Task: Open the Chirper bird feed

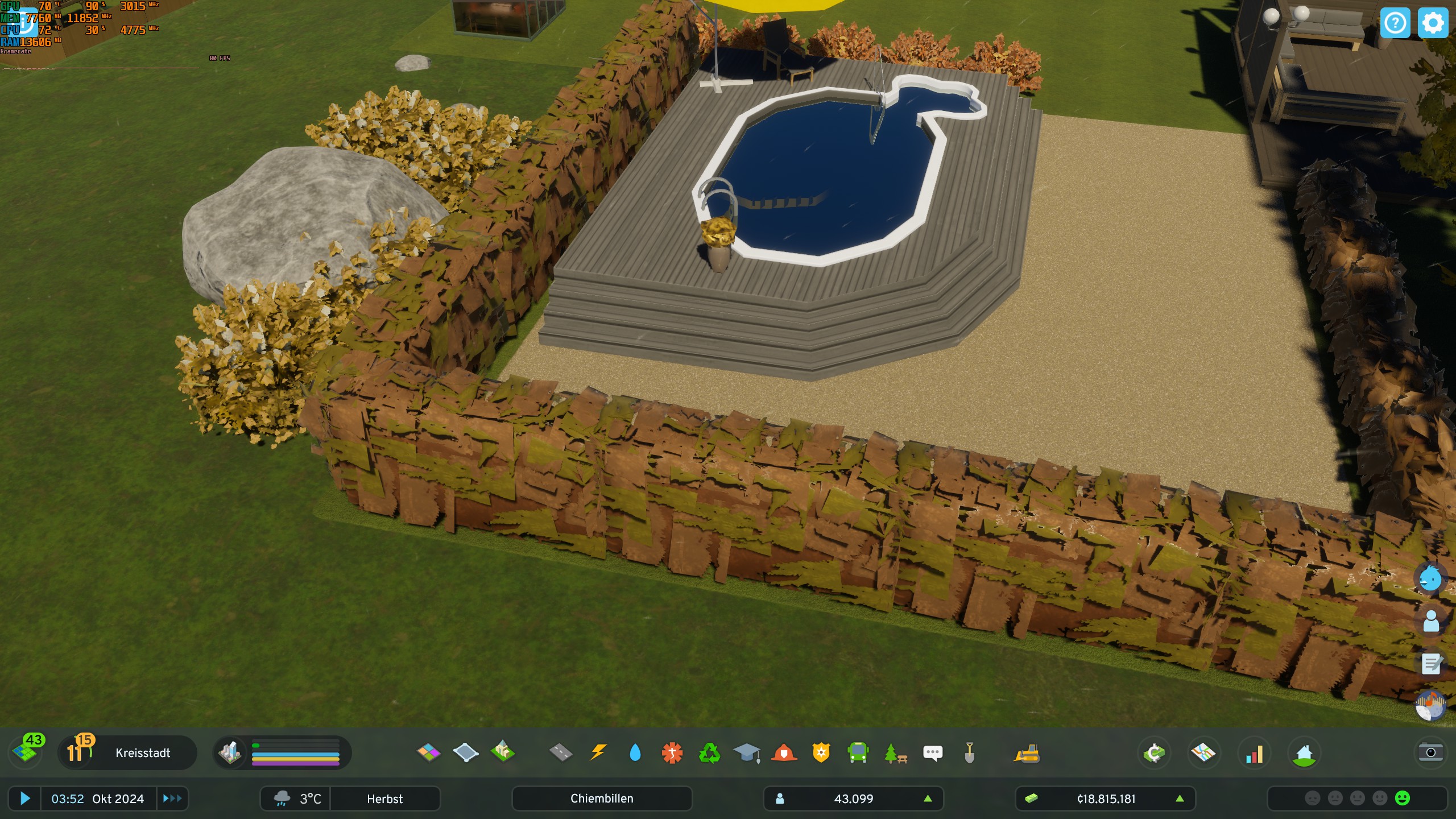Action: pyautogui.click(x=933, y=753)
